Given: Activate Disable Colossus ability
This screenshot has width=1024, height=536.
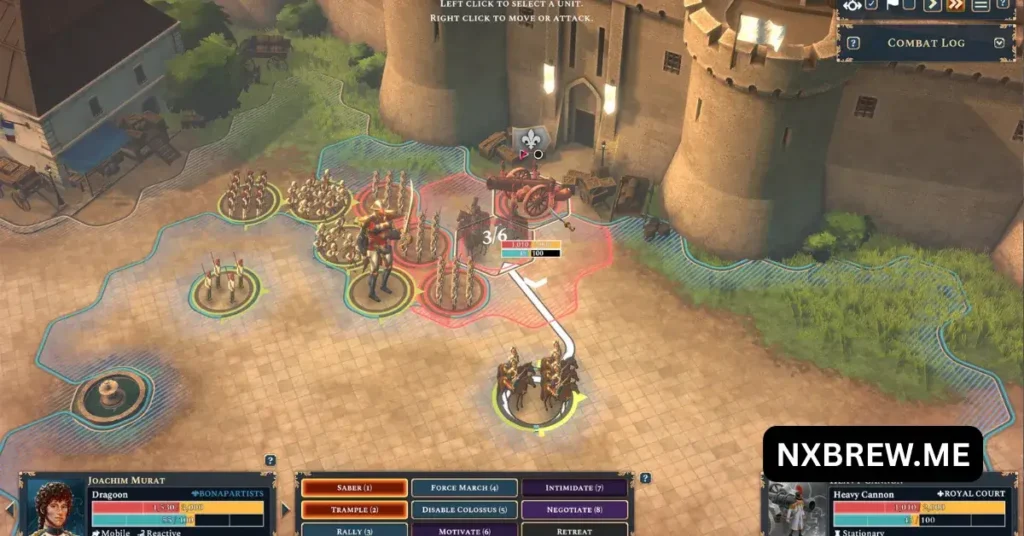Looking at the screenshot, I should (x=464, y=509).
